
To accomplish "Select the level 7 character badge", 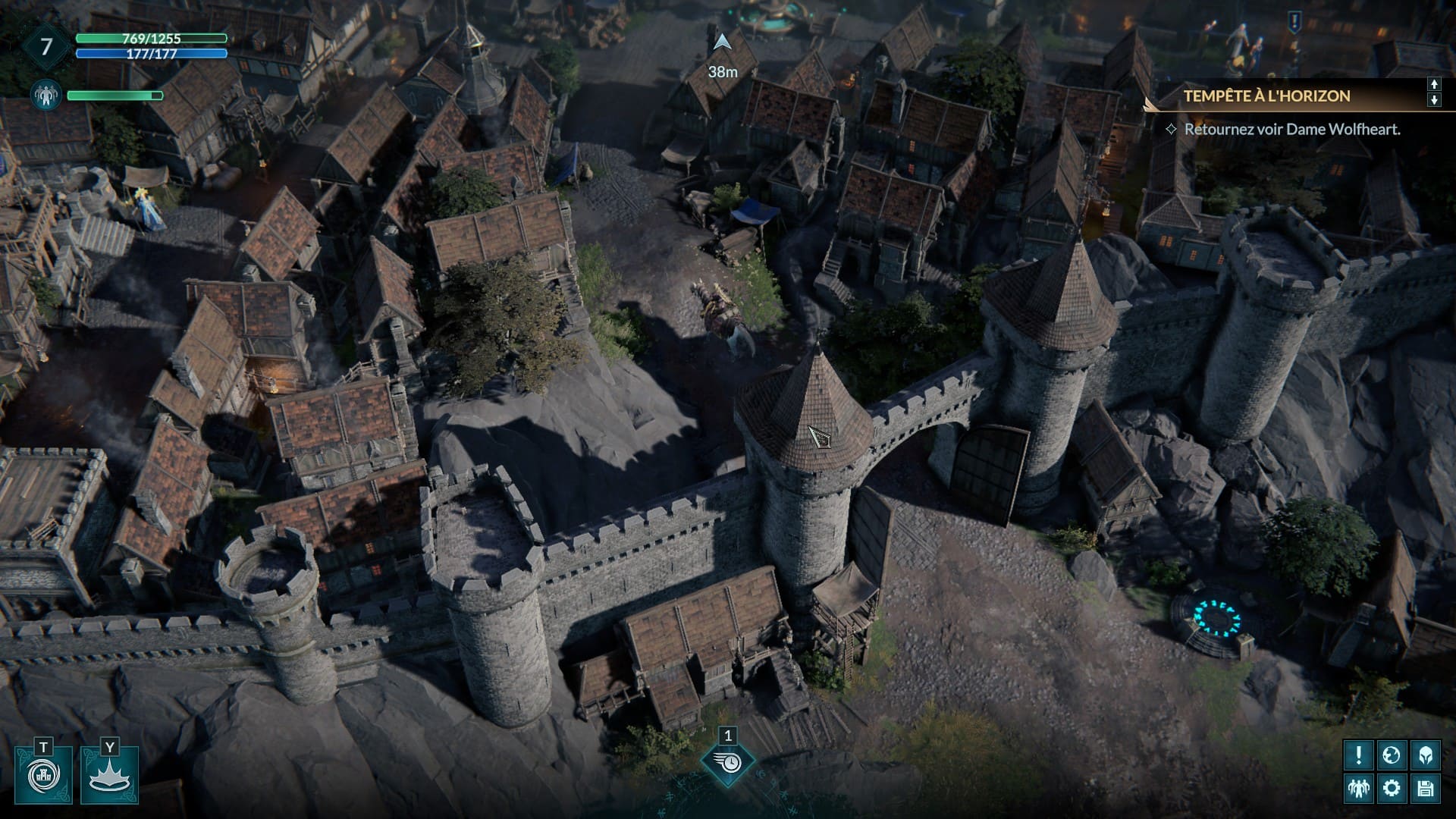I will pyautogui.click(x=46, y=47).
